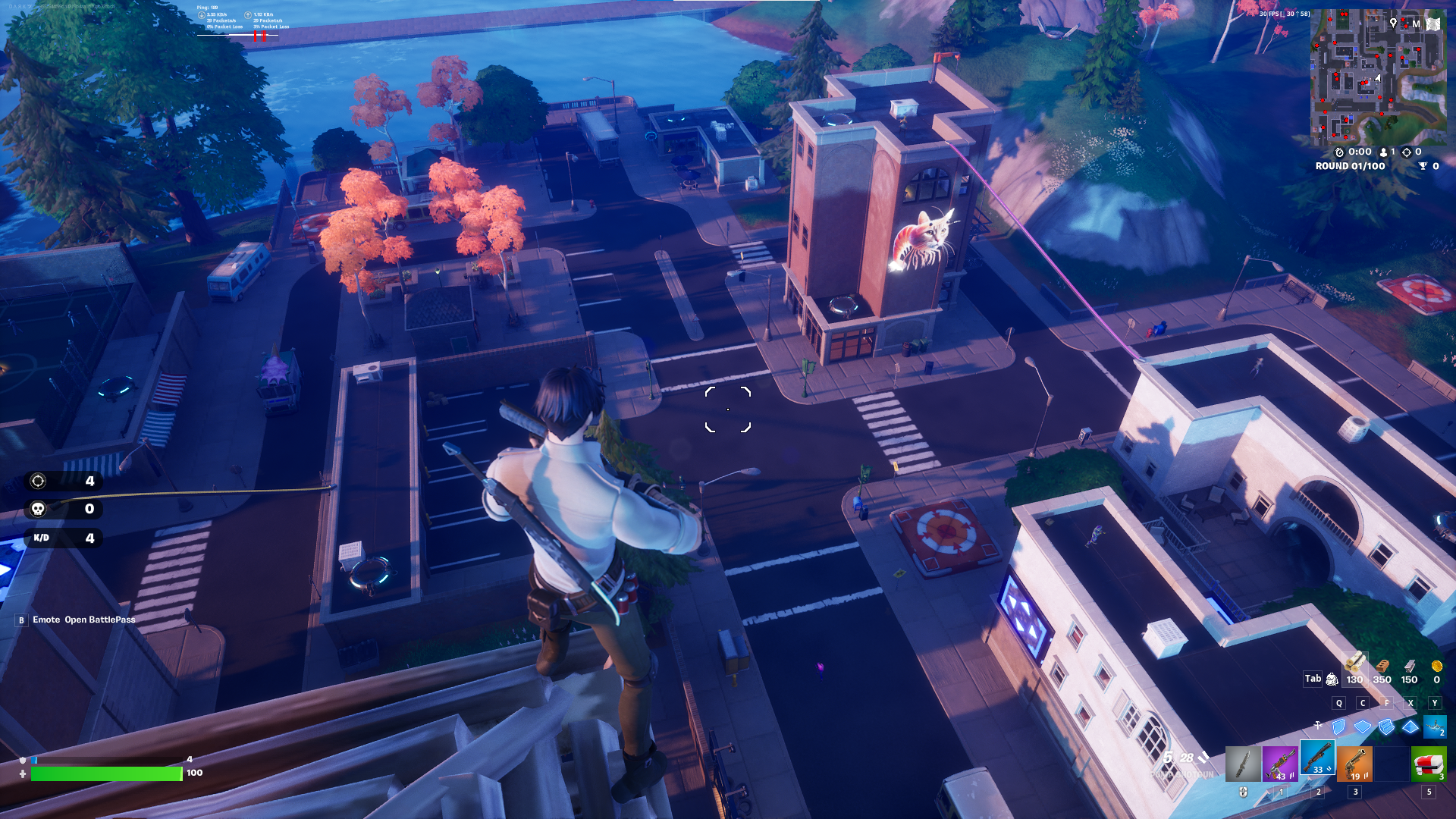1456x819 pixels.
Task: Select the med kit slot
Action: point(1429,763)
